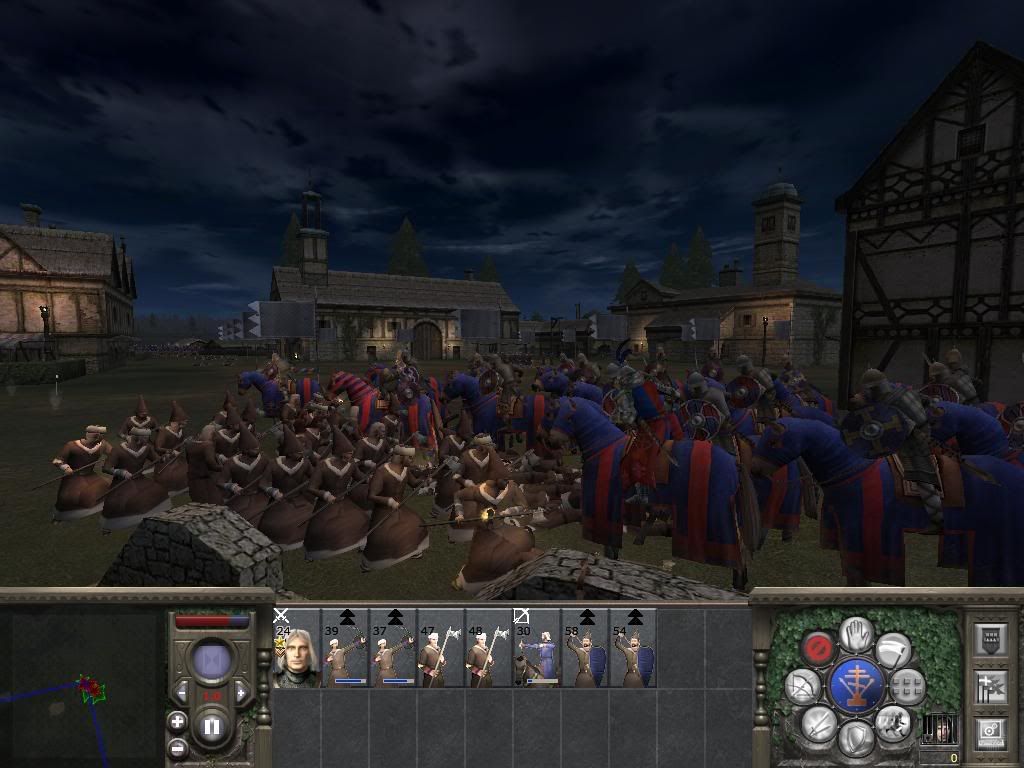The image size is (1024, 768).
Task: Activate the red halt order button
Action: coord(820,647)
